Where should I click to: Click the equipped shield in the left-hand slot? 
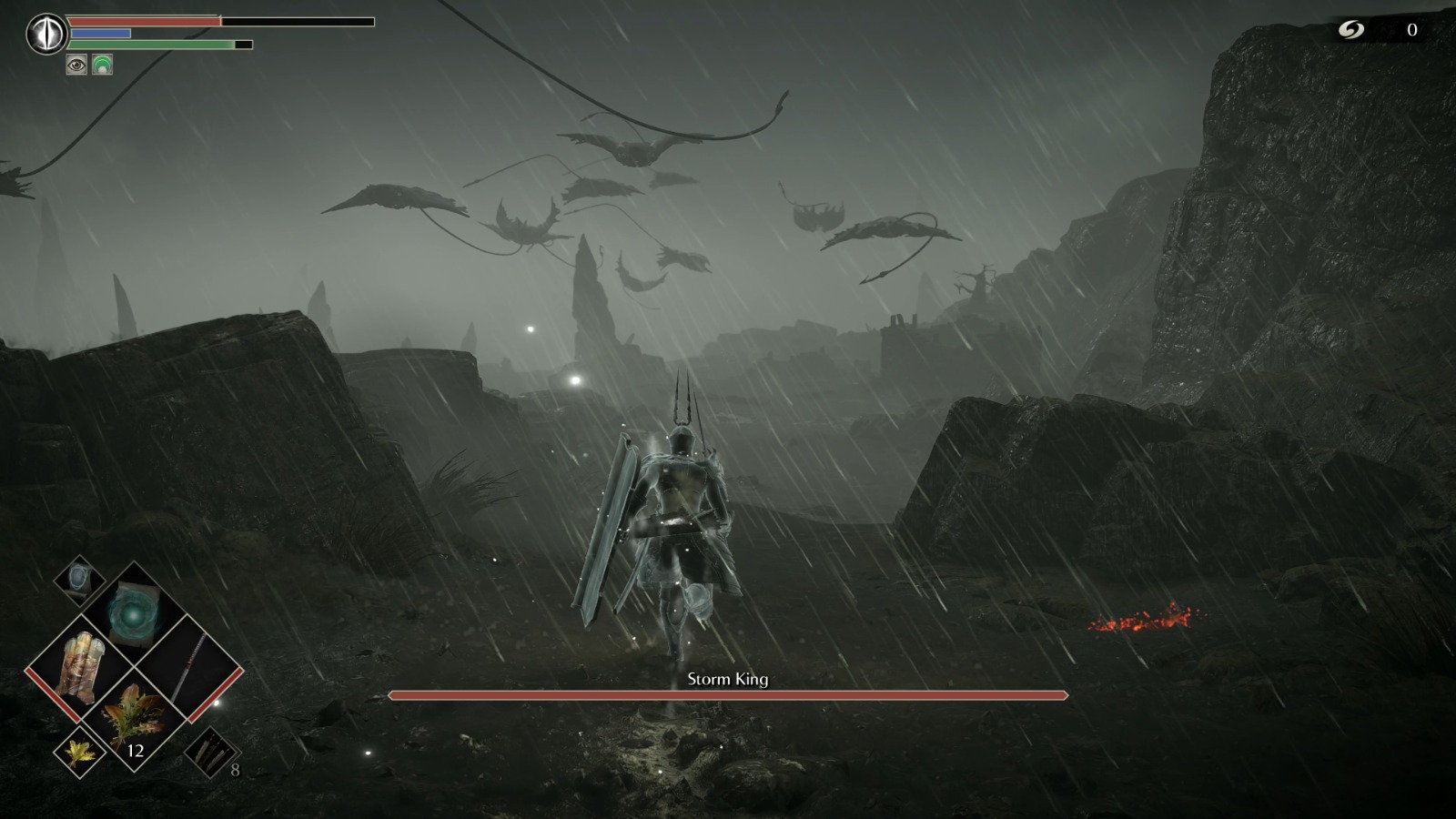(80, 668)
